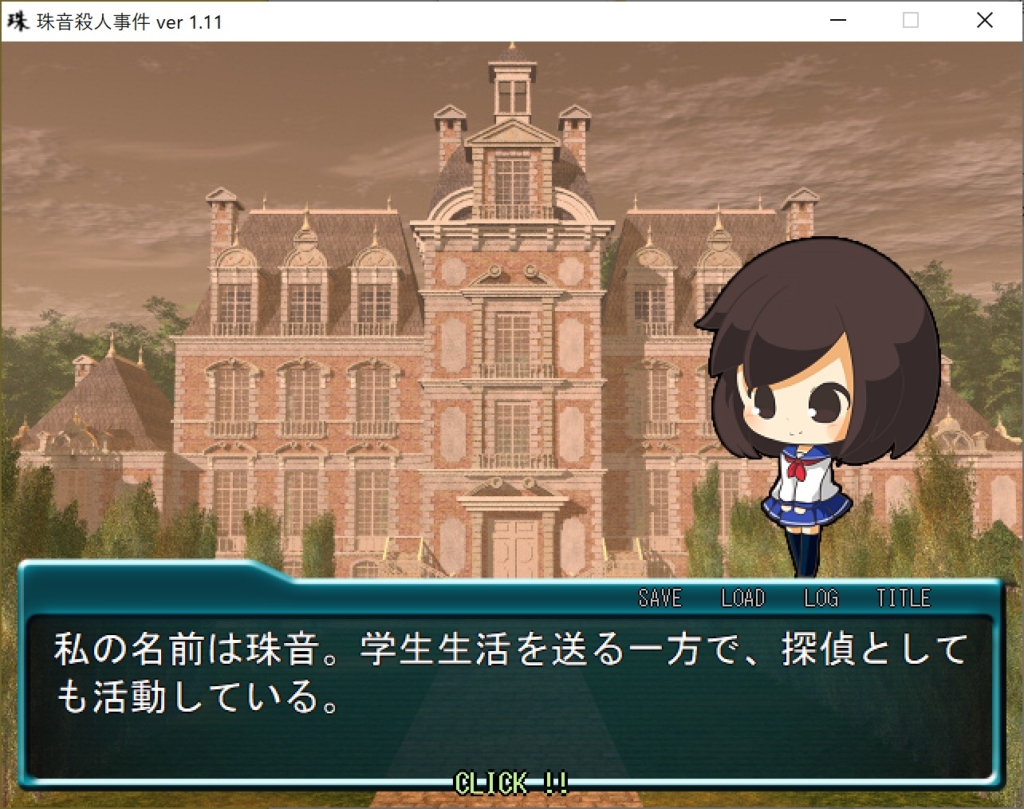Open the SAVE menu
Image resolution: width=1024 pixels, height=809 pixels.
660,598
